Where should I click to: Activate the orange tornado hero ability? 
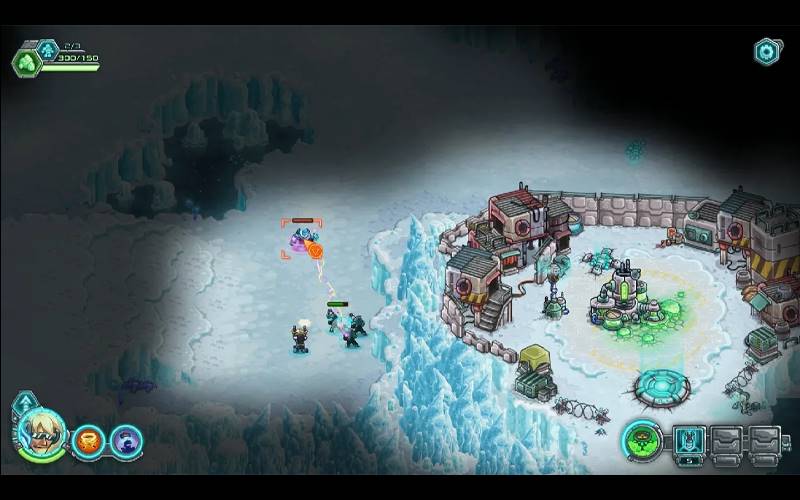[x=90, y=439]
